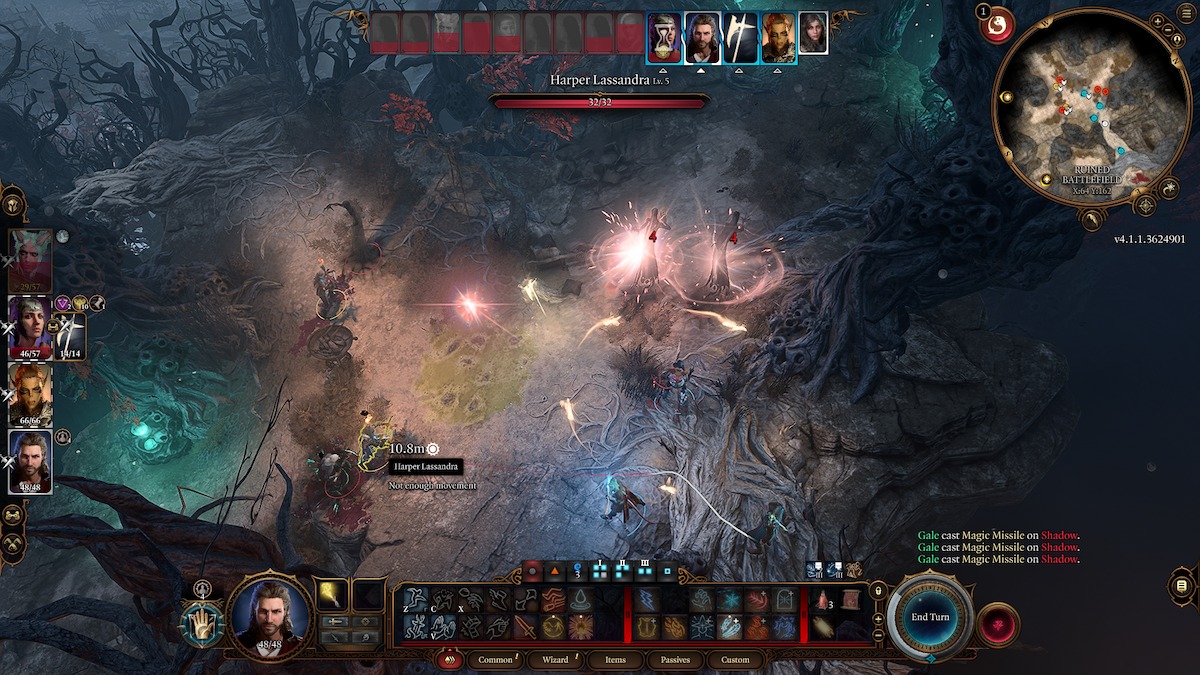Click the End Turn button
Screen dimensions: 1200x675
point(929,617)
